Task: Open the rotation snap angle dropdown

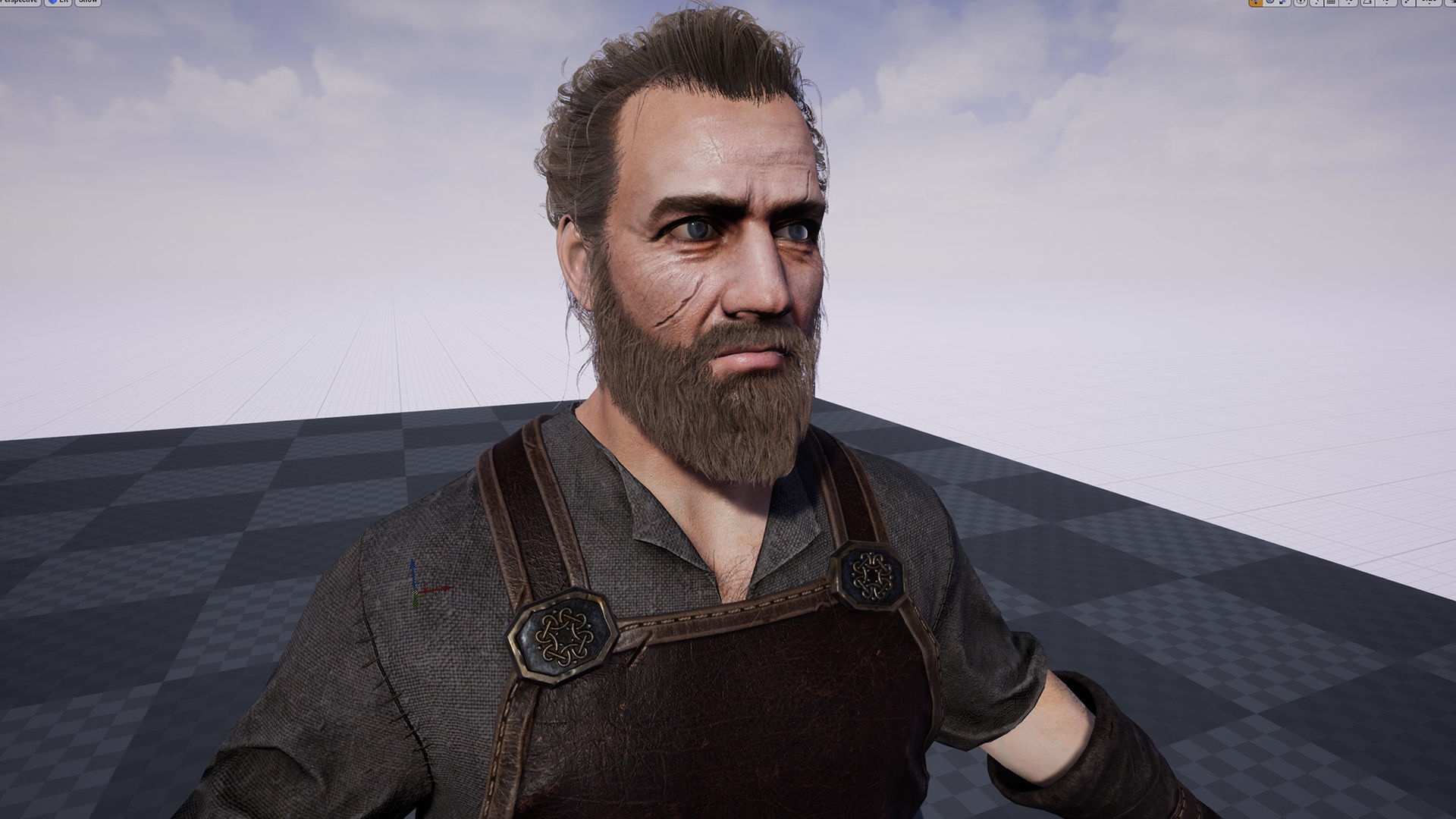Action: (1386, 3)
